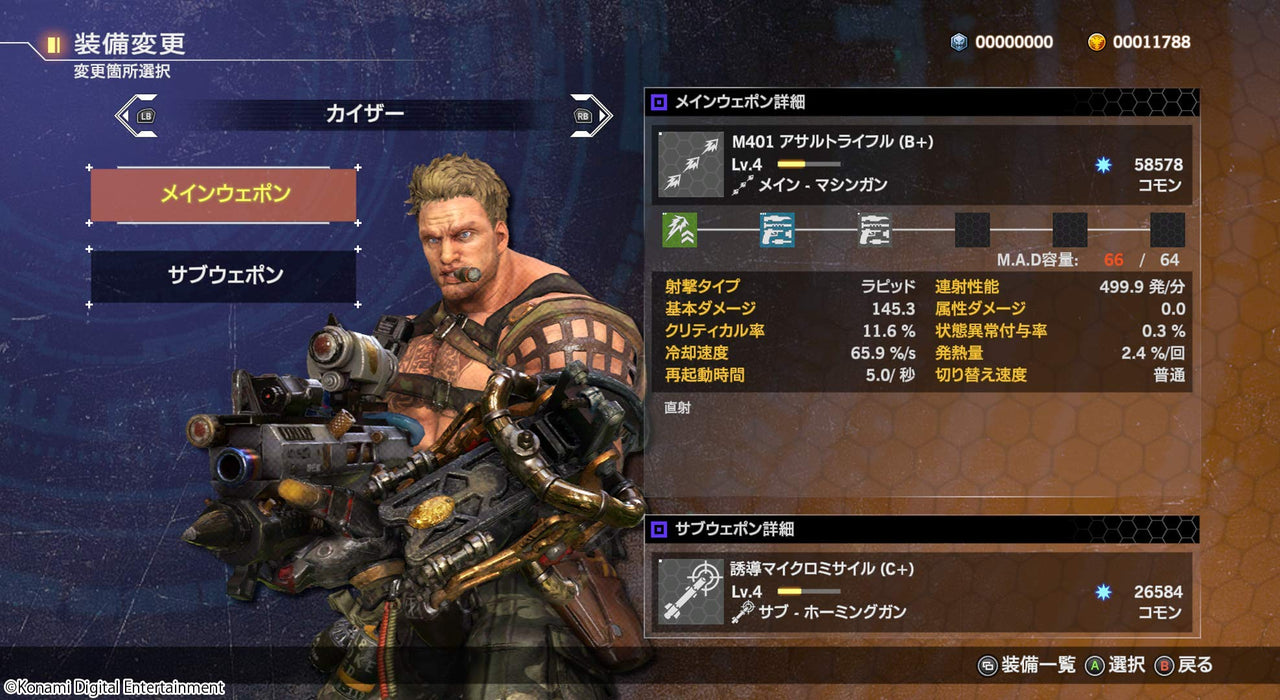Select the 誘導マイクロミサイル sub weapon card
The height and width of the screenshot is (700, 1280).
tap(924, 592)
